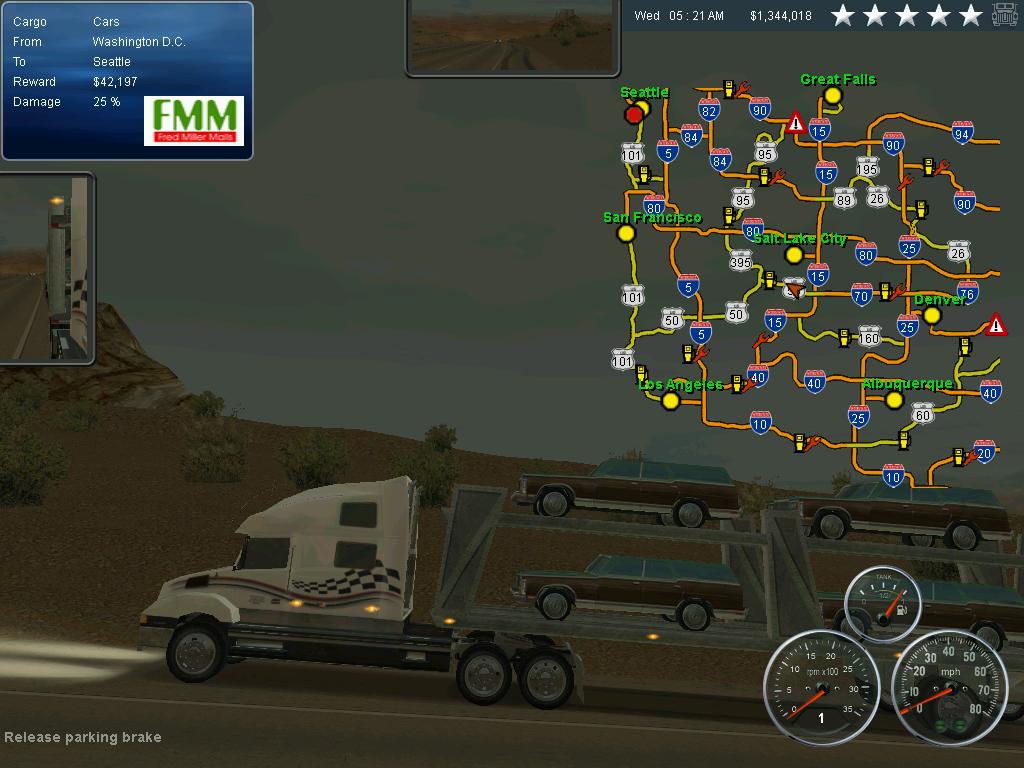Click the fuel tank gauge
Image resolution: width=1024 pixels, height=768 pixels.
(882, 603)
